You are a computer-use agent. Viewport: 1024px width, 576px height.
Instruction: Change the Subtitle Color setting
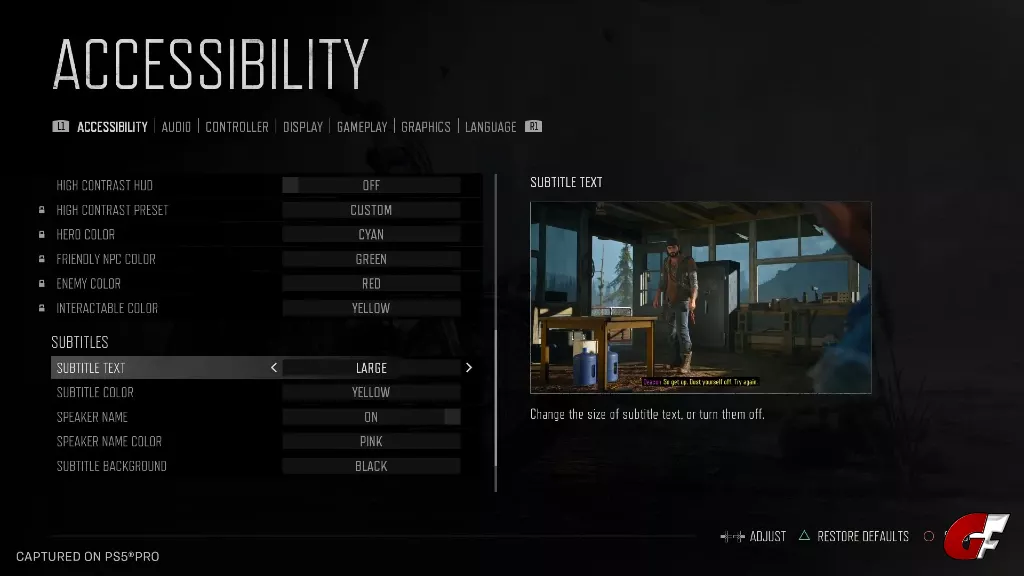tap(371, 393)
